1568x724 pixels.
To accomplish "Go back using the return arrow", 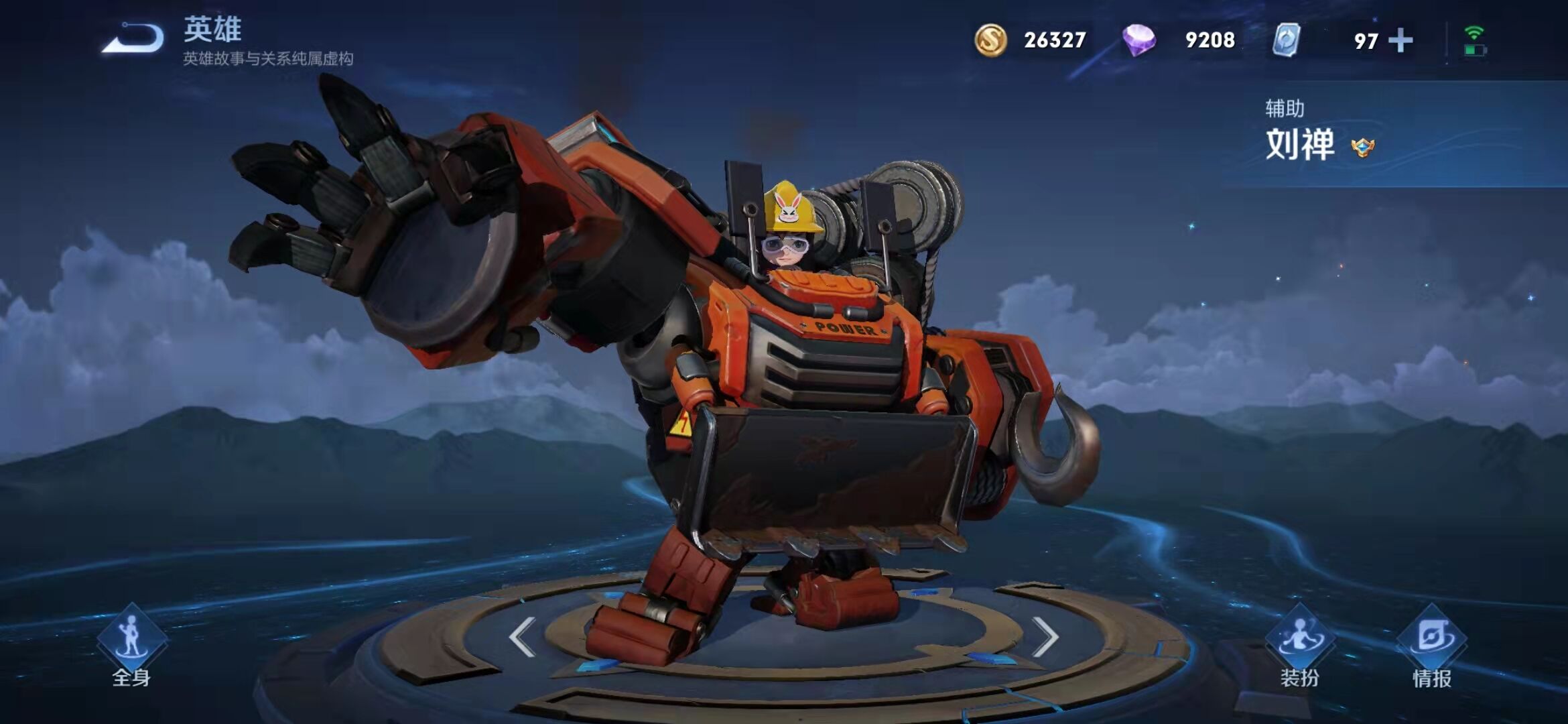I will point(133,38).
